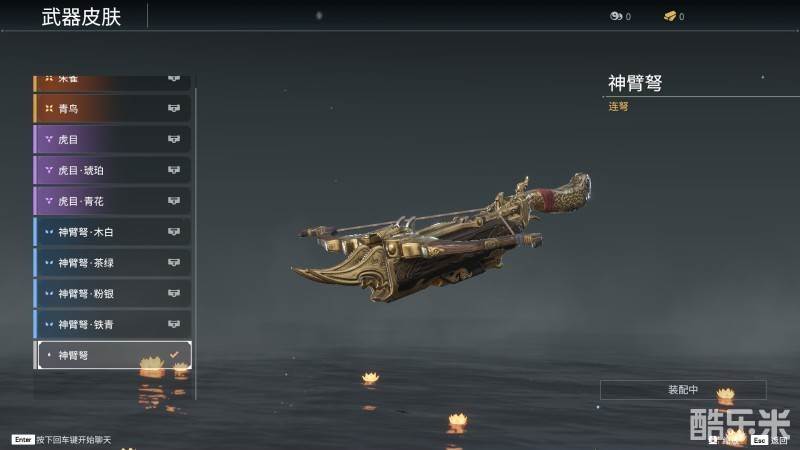Select the 神臂弩·木白 skin

click(x=112, y=232)
